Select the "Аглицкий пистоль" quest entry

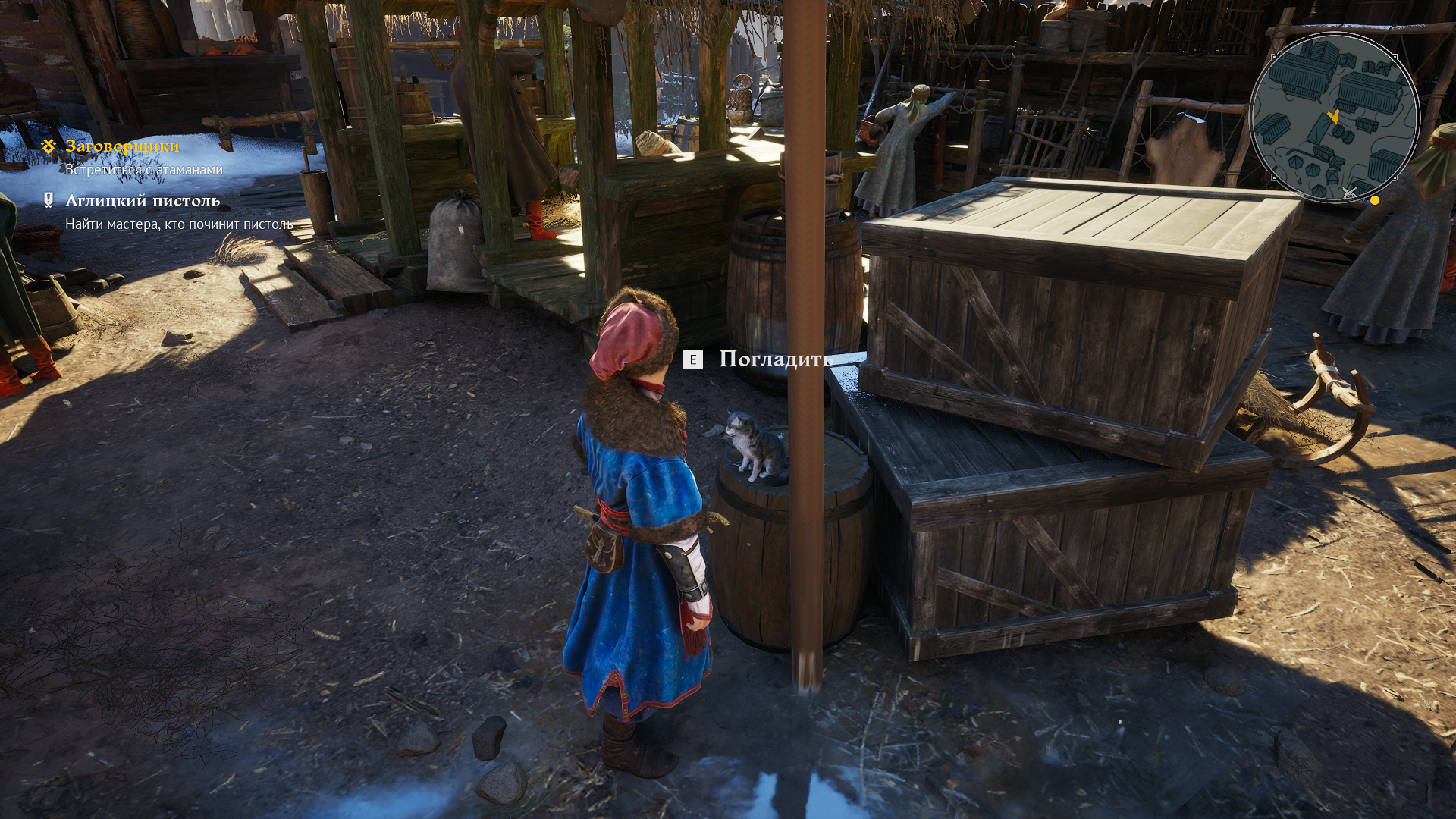143,200
